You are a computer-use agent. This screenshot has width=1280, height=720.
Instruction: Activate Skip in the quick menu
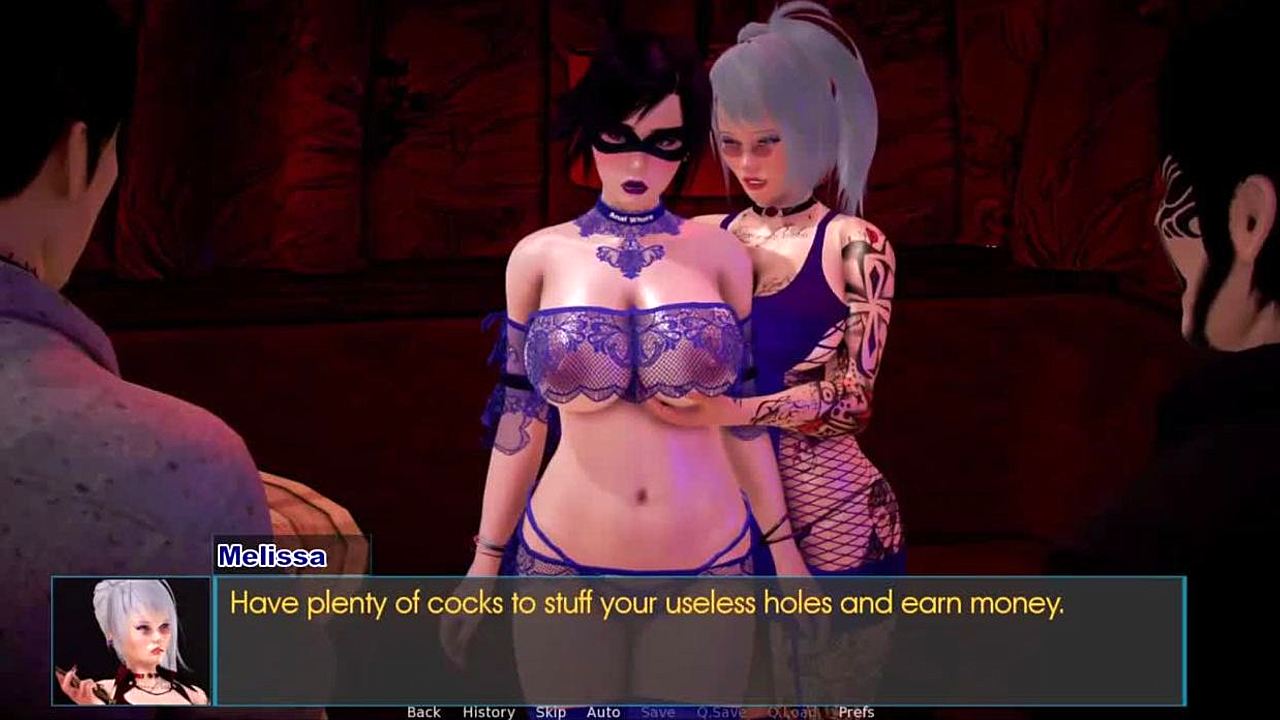point(550,712)
